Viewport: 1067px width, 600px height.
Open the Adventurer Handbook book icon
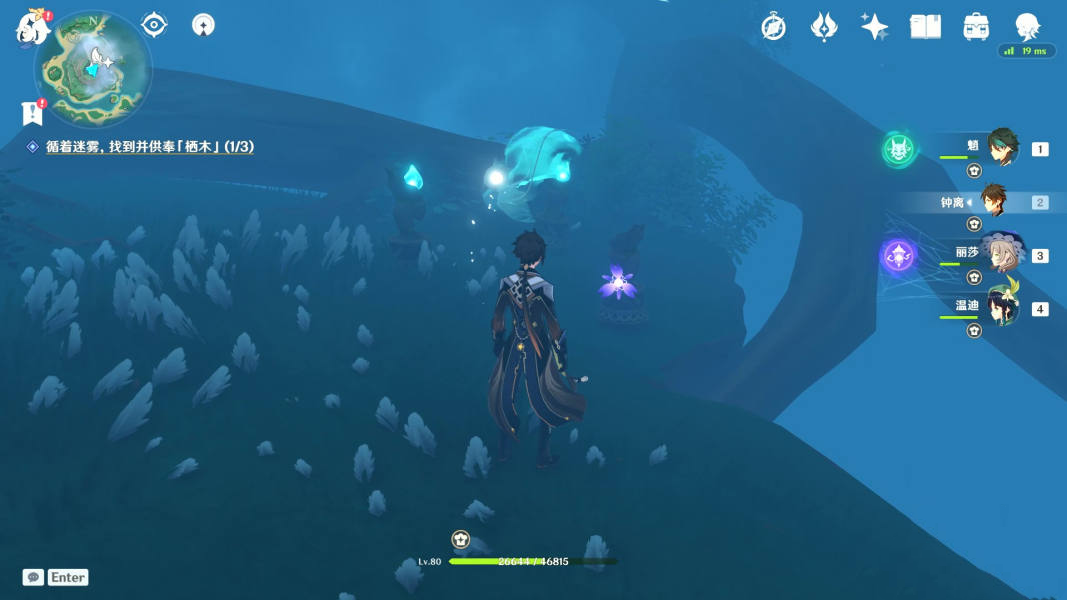925,27
